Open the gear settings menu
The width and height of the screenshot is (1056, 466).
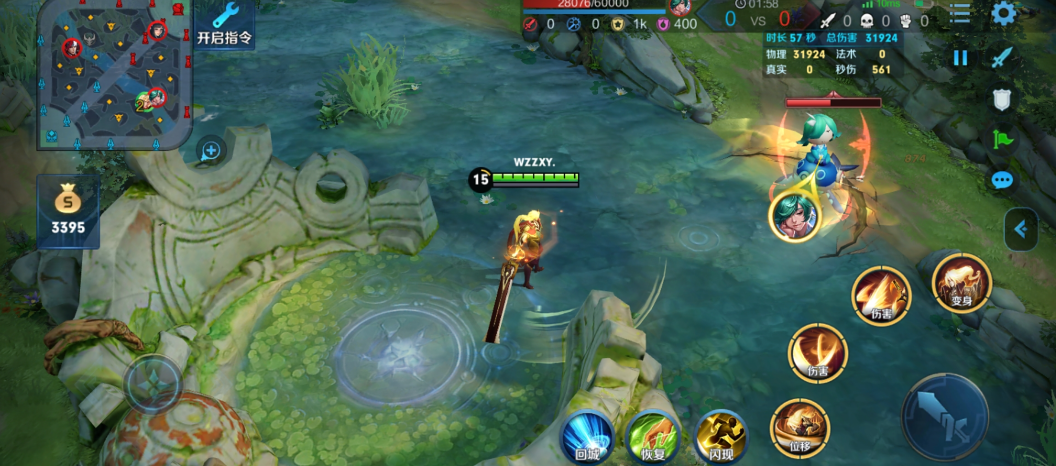click(1003, 14)
